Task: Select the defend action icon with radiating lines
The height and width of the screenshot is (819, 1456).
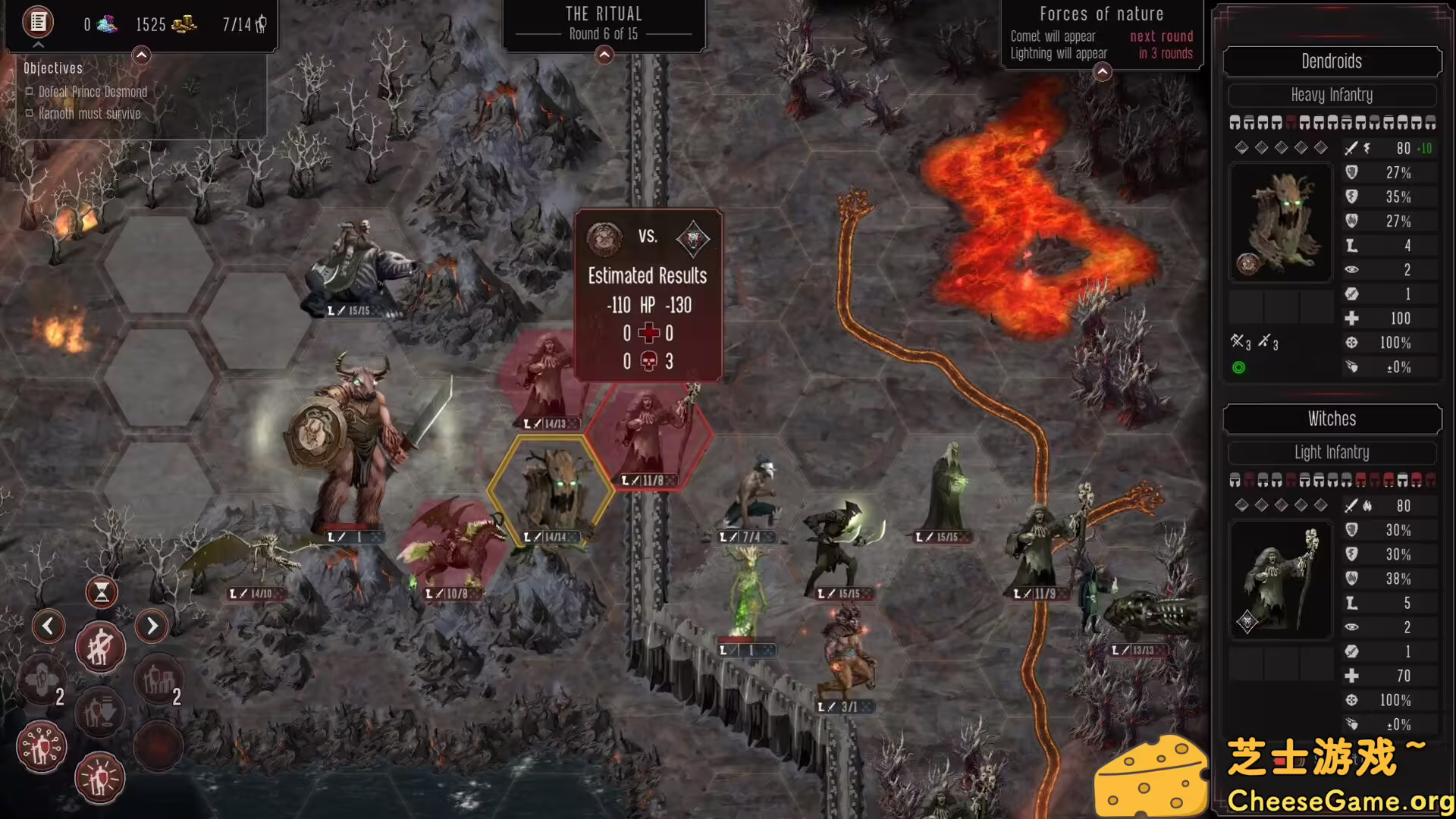Action: (99, 779)
